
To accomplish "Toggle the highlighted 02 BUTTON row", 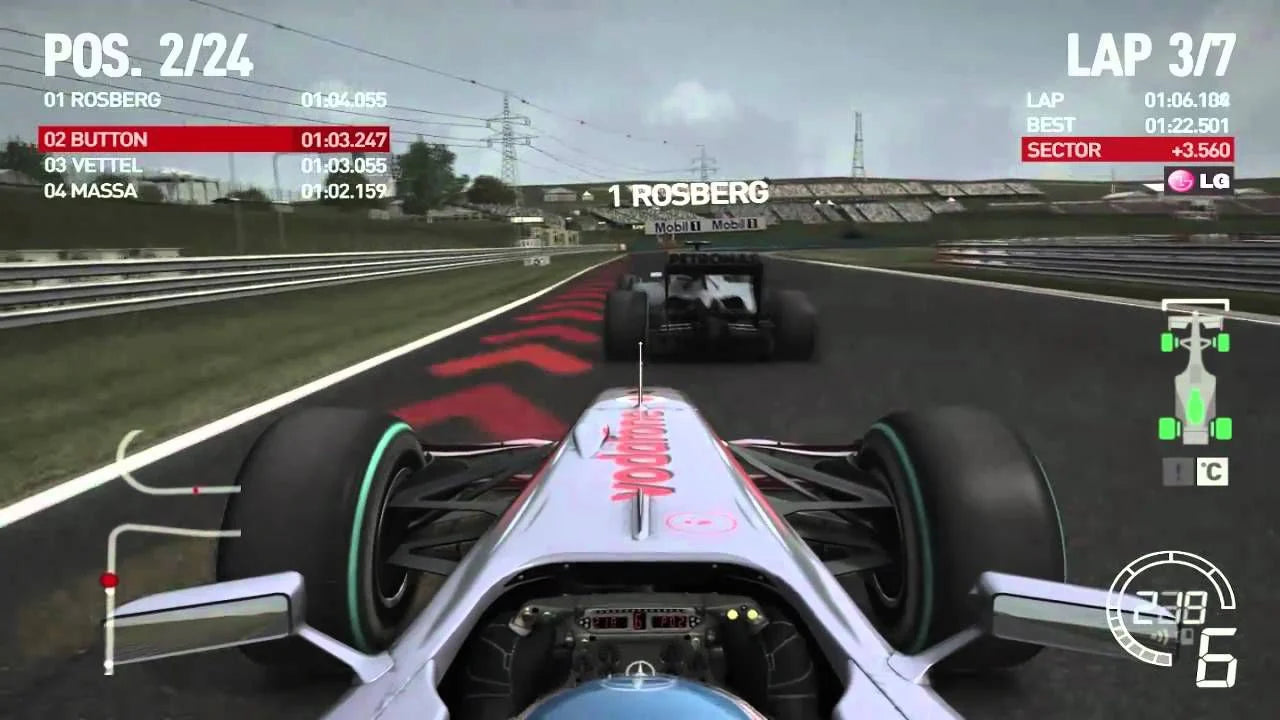I will click(x=210, y=140).
